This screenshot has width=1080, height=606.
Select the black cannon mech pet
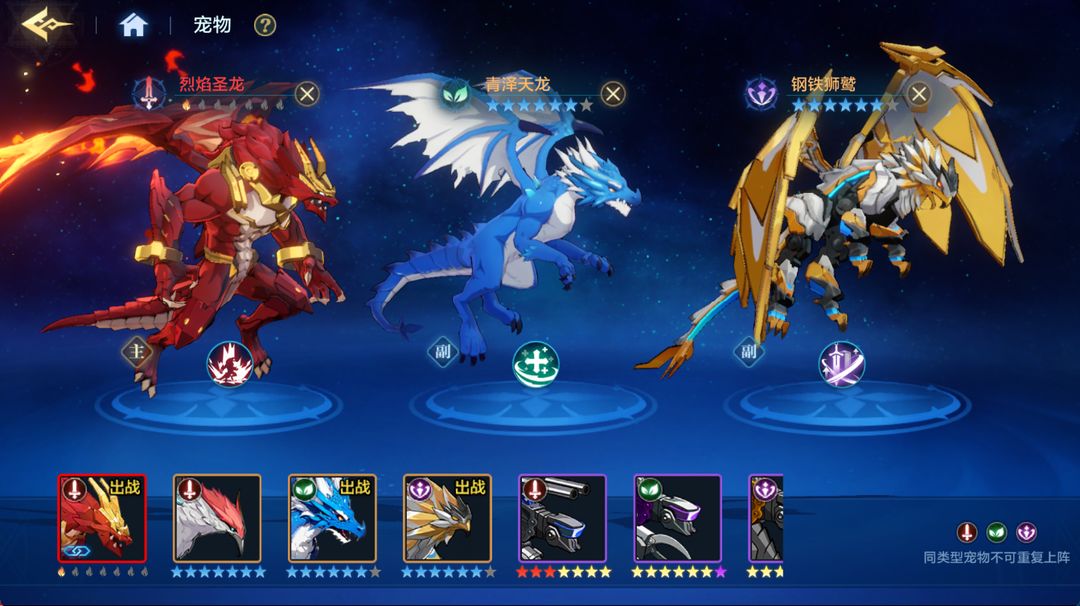tap(563, 518)
